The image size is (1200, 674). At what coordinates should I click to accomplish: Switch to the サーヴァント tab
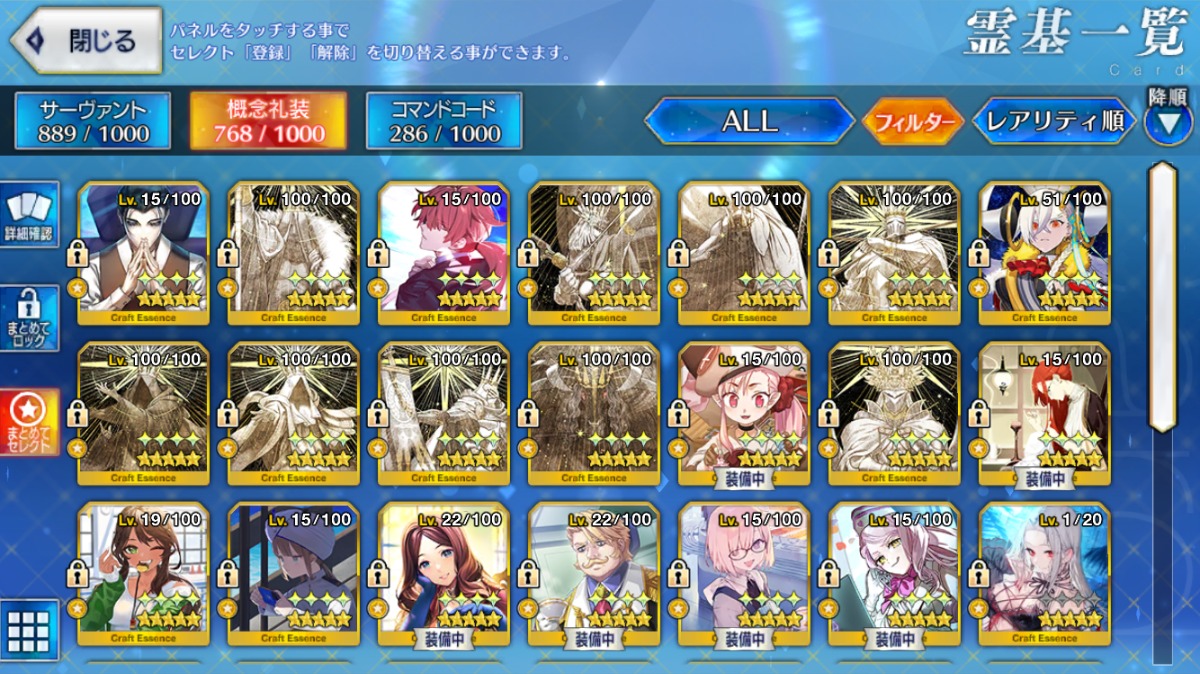(x=93, y=121)
